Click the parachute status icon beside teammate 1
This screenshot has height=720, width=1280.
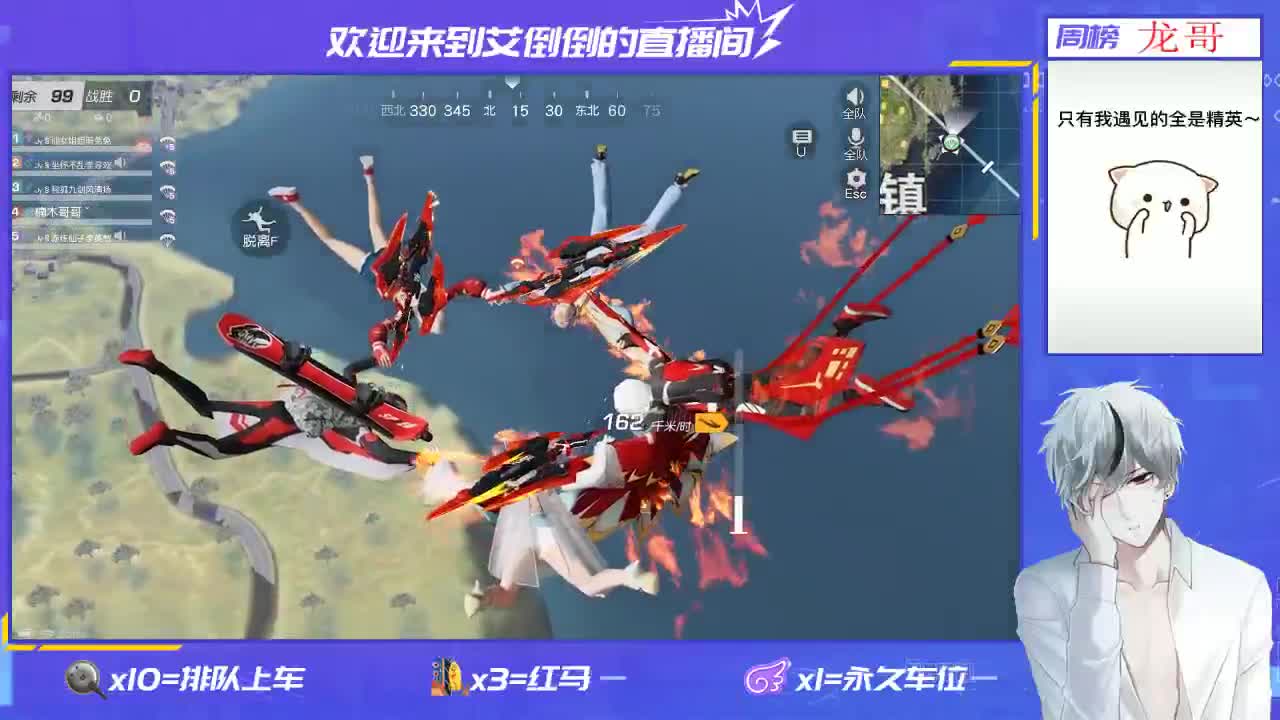click(166, 141)
